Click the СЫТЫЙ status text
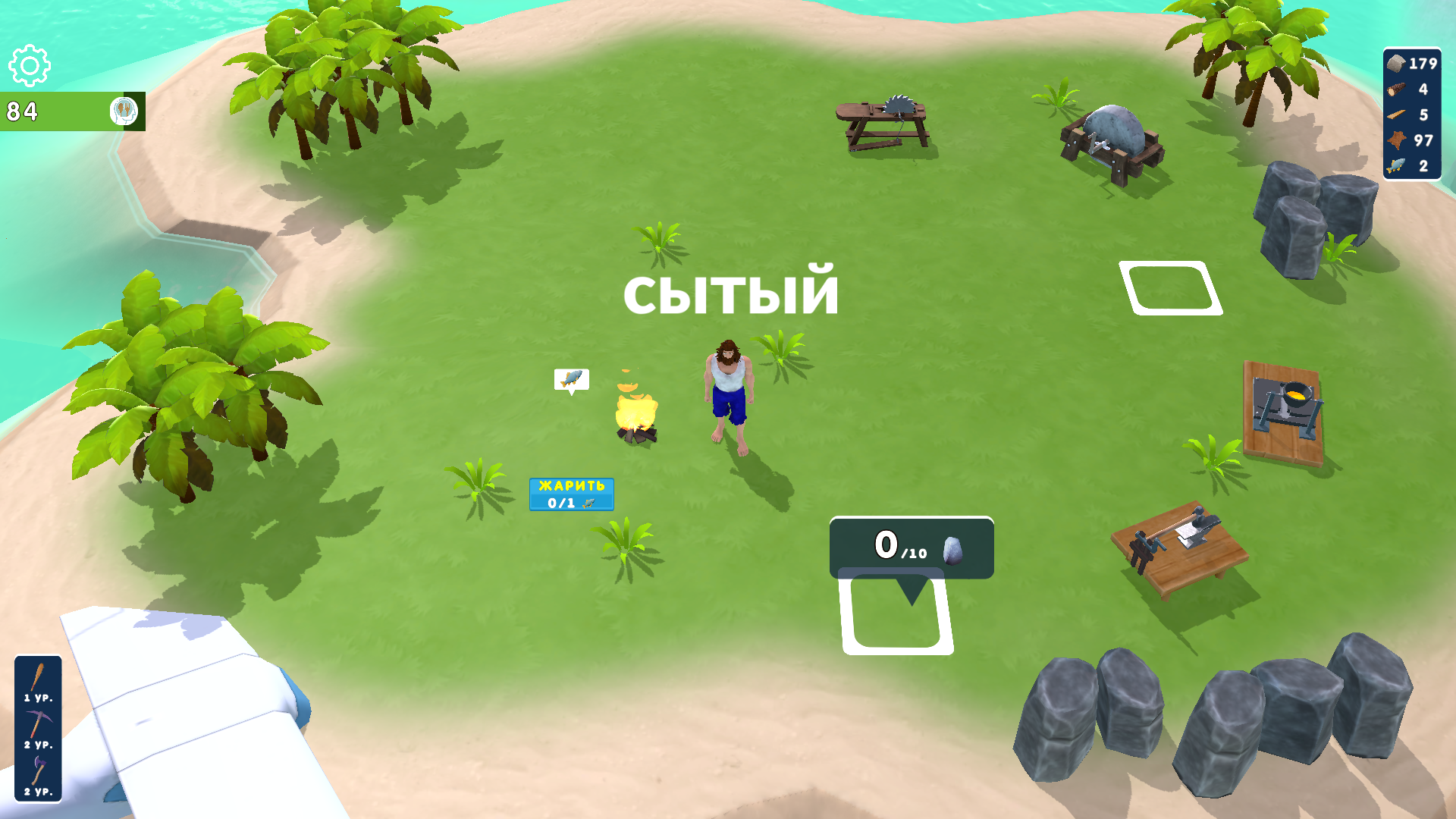This screenshot has width=1456, height=819. (730, 296)
